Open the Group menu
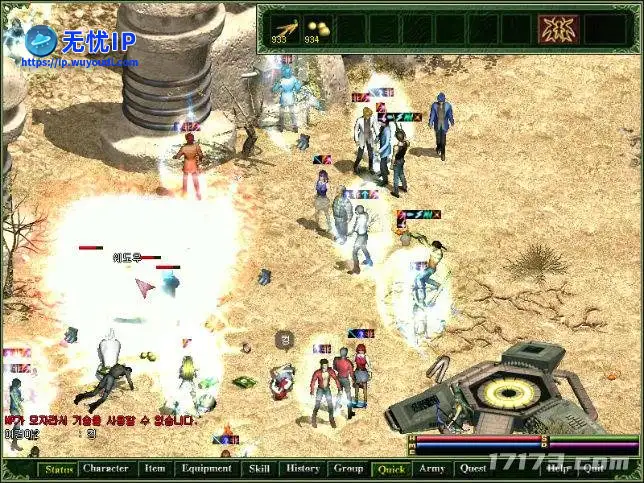644x483 pixels. 348,468
